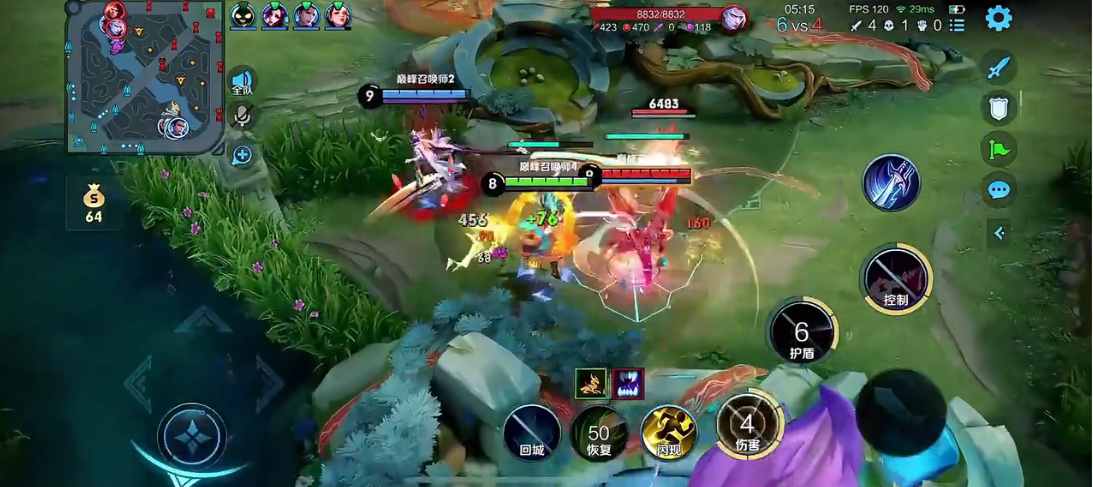Cast the 控制 control skill
Viewport: 1093px width, 487px height.
pos(896,279)
